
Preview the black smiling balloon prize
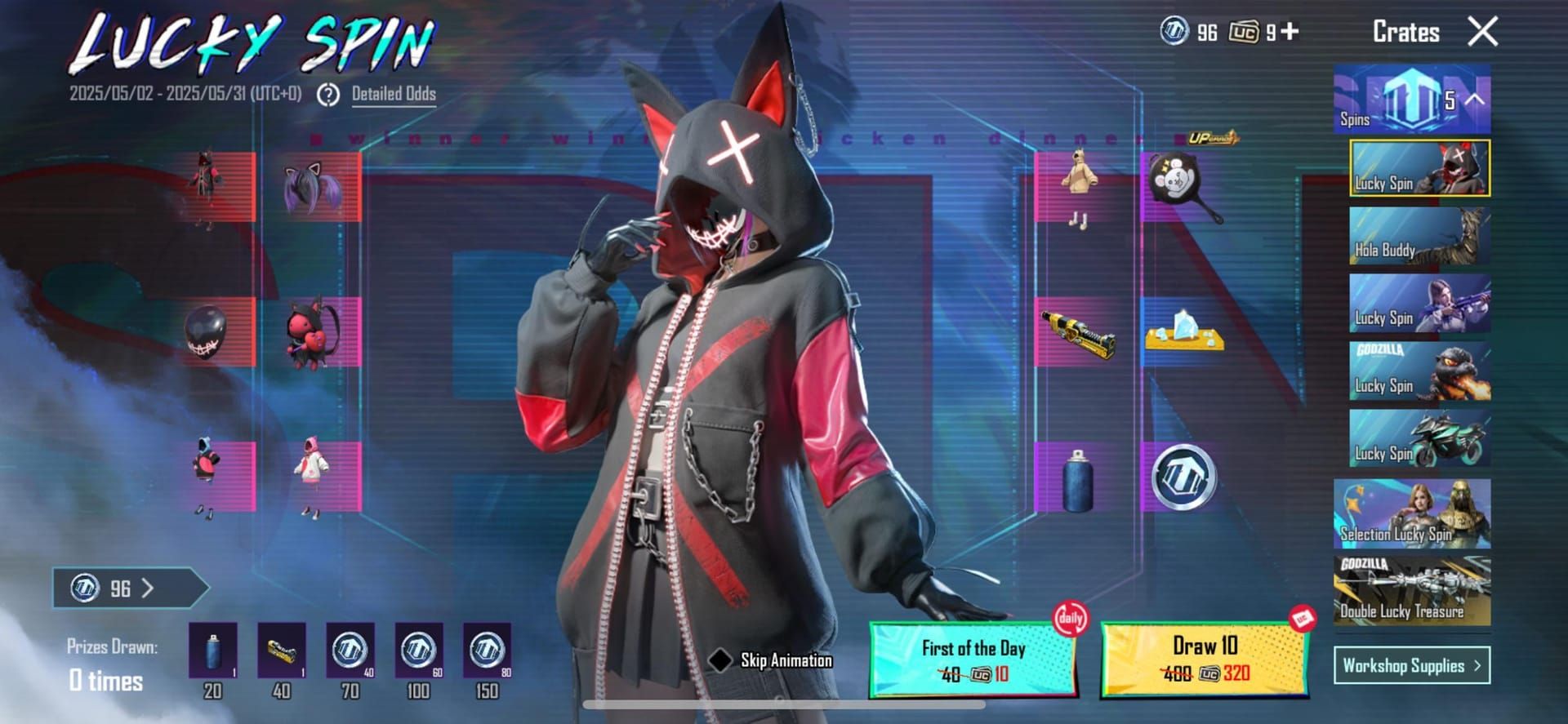pos(205,331)
